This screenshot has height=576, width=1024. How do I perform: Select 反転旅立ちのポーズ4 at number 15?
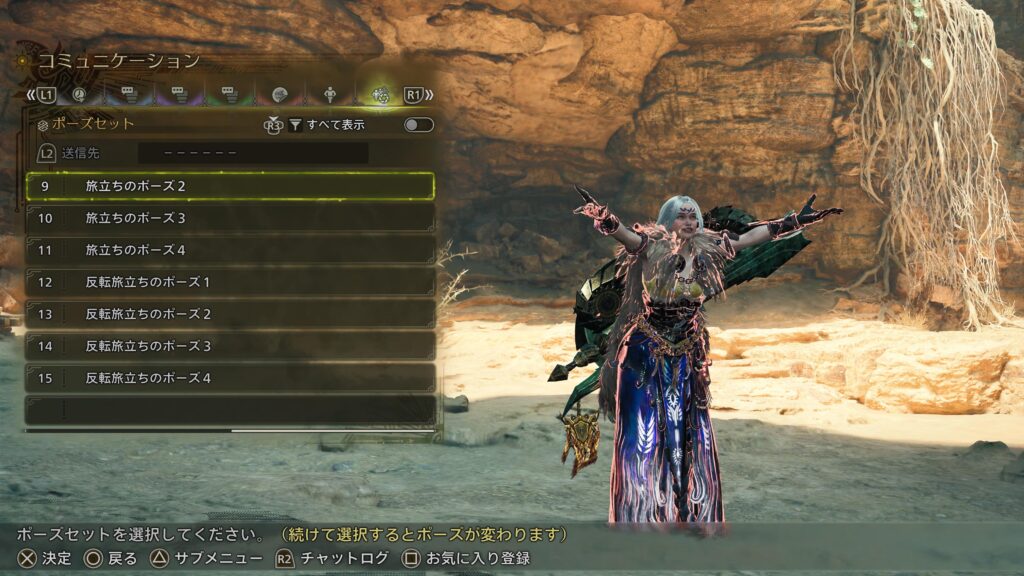(x=230, y=378)
